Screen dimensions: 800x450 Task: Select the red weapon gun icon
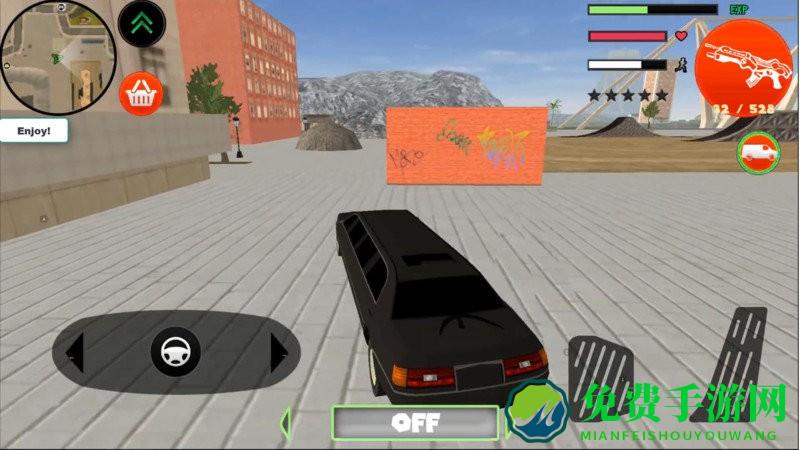[742, 58]
